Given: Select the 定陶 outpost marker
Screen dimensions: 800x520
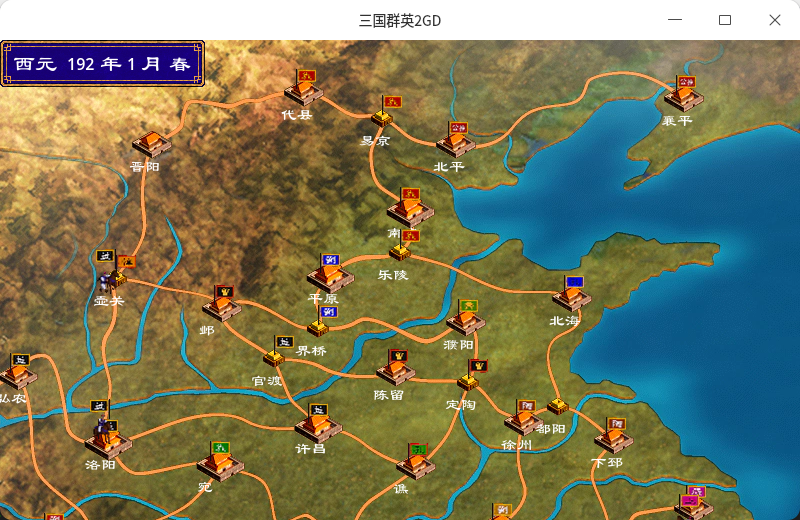Looking at the screenshot, I should [x=468, y=381].
